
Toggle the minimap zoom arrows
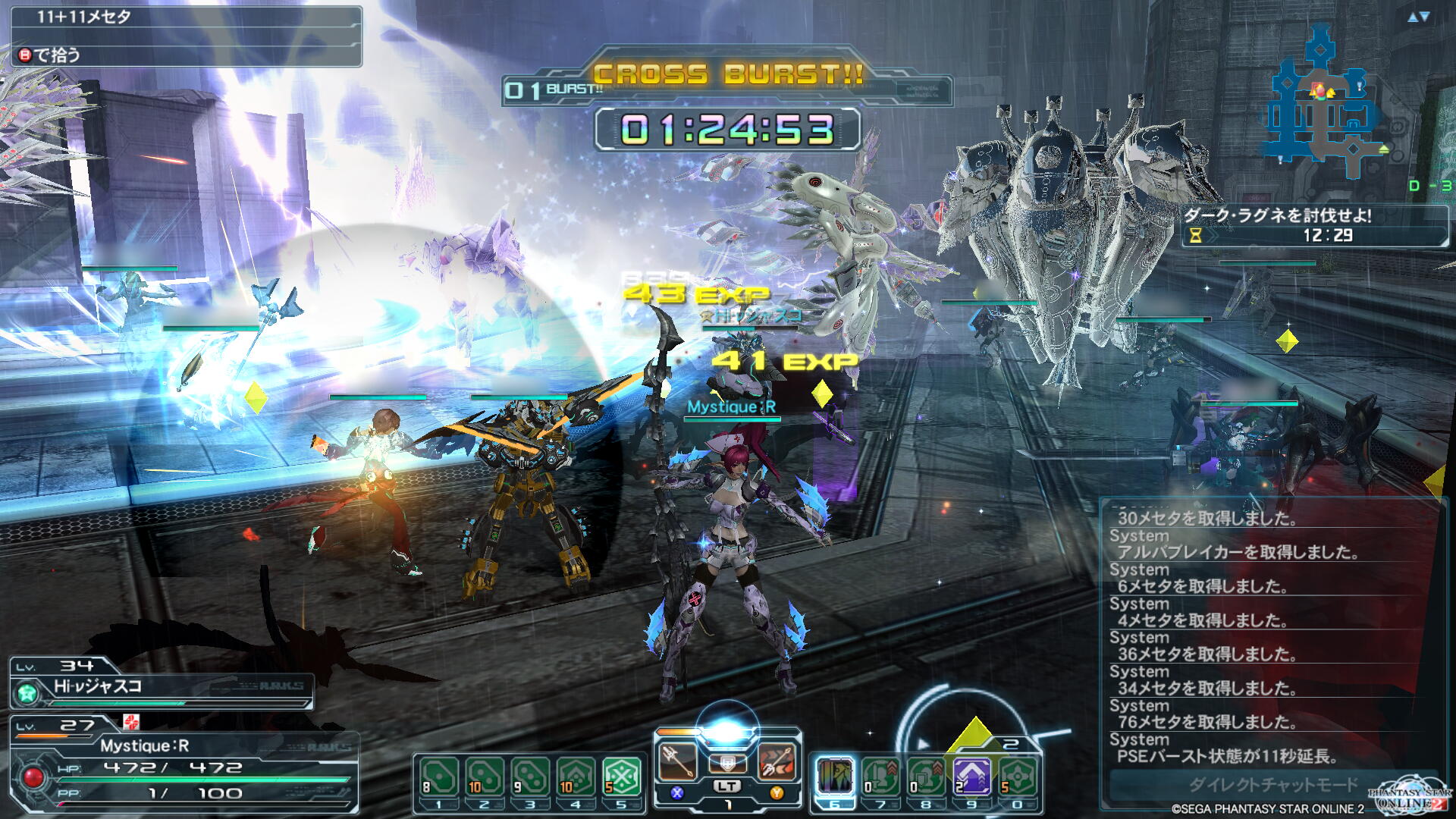tap(1418, 17)
